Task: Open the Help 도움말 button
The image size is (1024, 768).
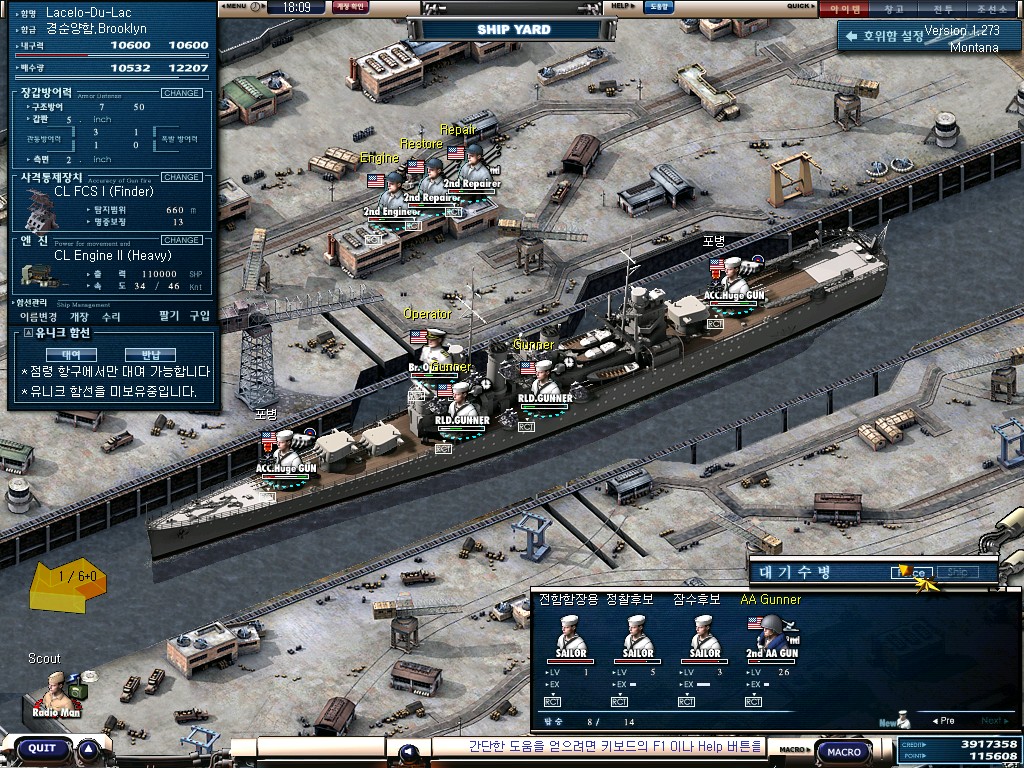Action: tap(657, 7)
